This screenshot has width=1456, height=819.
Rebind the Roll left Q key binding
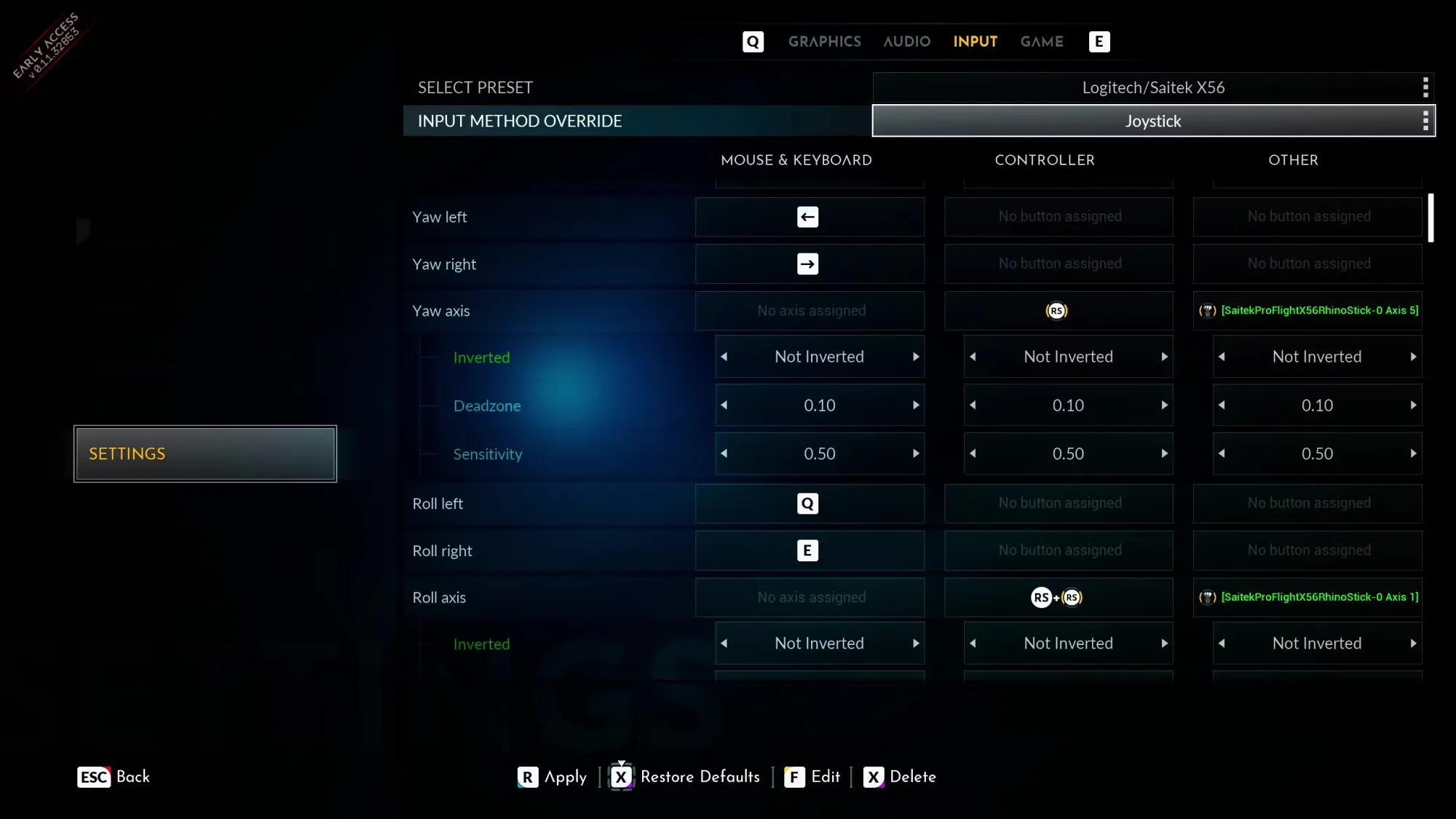(809, 504)
